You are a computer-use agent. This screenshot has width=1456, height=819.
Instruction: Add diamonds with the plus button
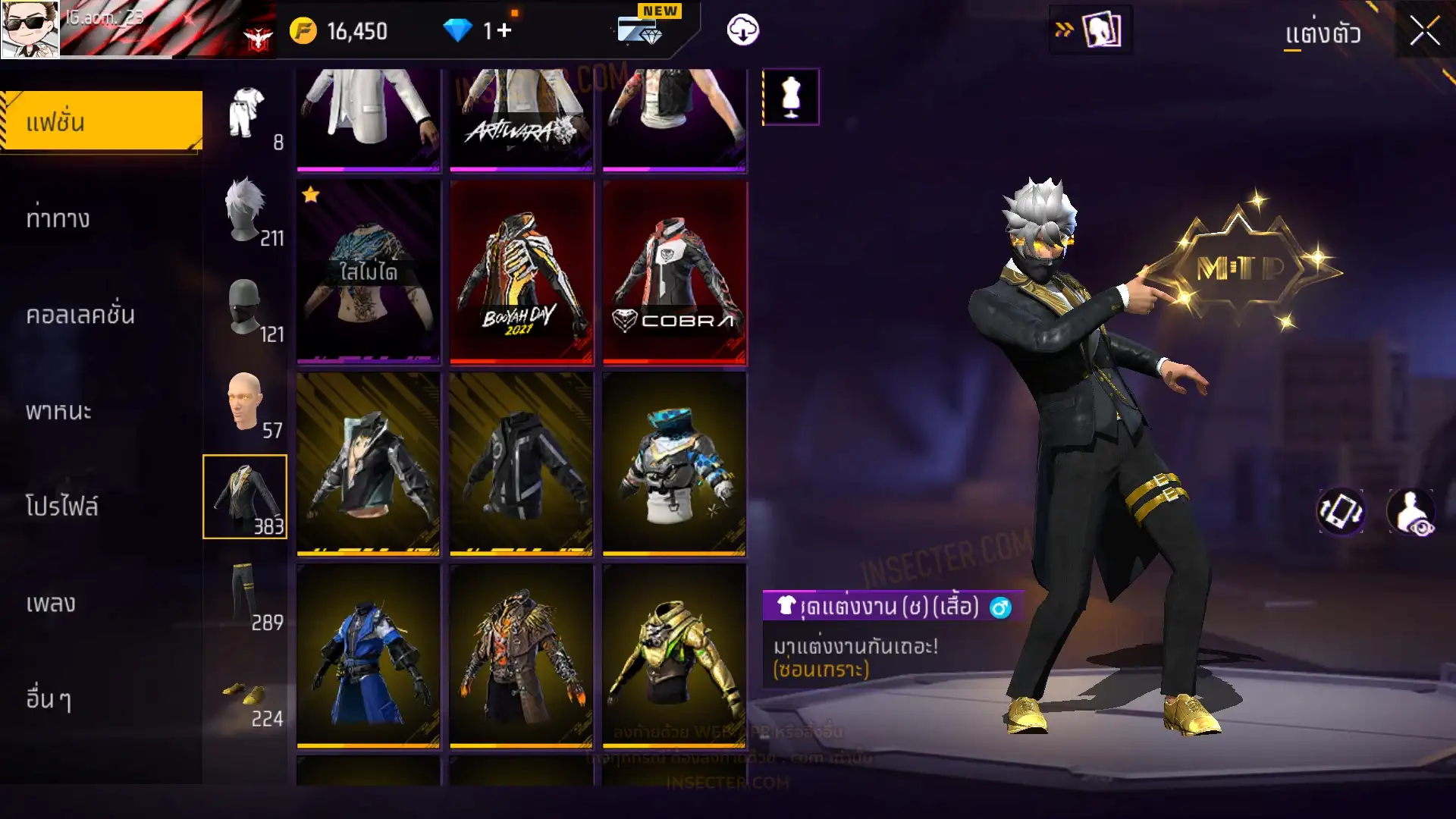(504, 30)
